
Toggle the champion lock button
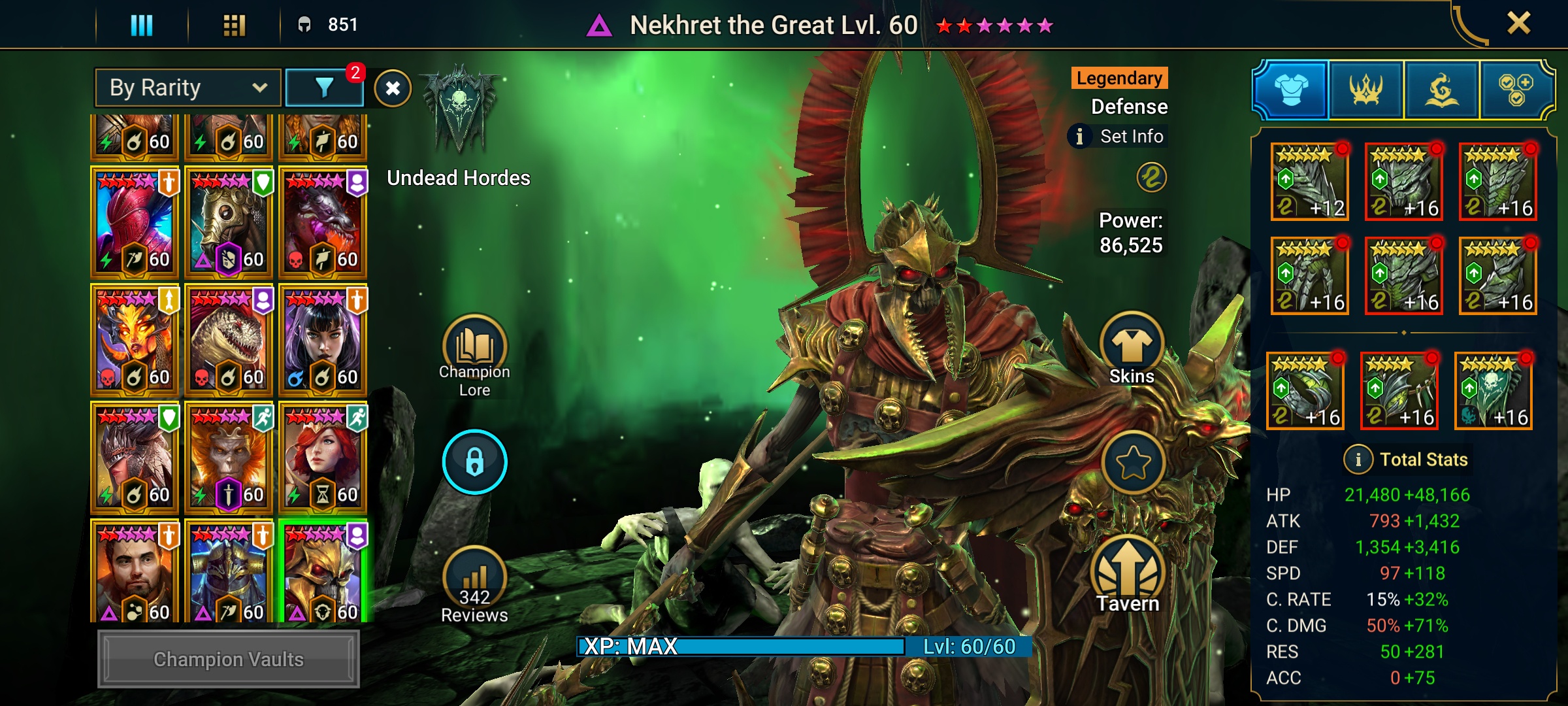click(474, 462)
